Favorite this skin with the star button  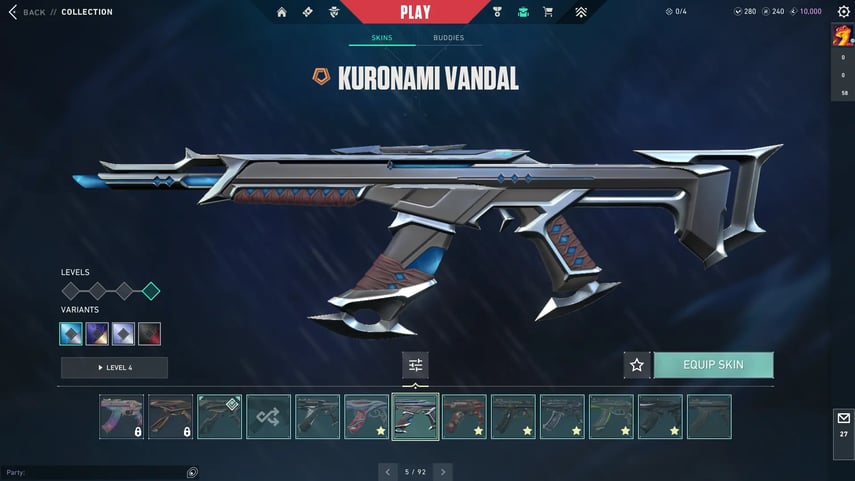pos(637,365)
